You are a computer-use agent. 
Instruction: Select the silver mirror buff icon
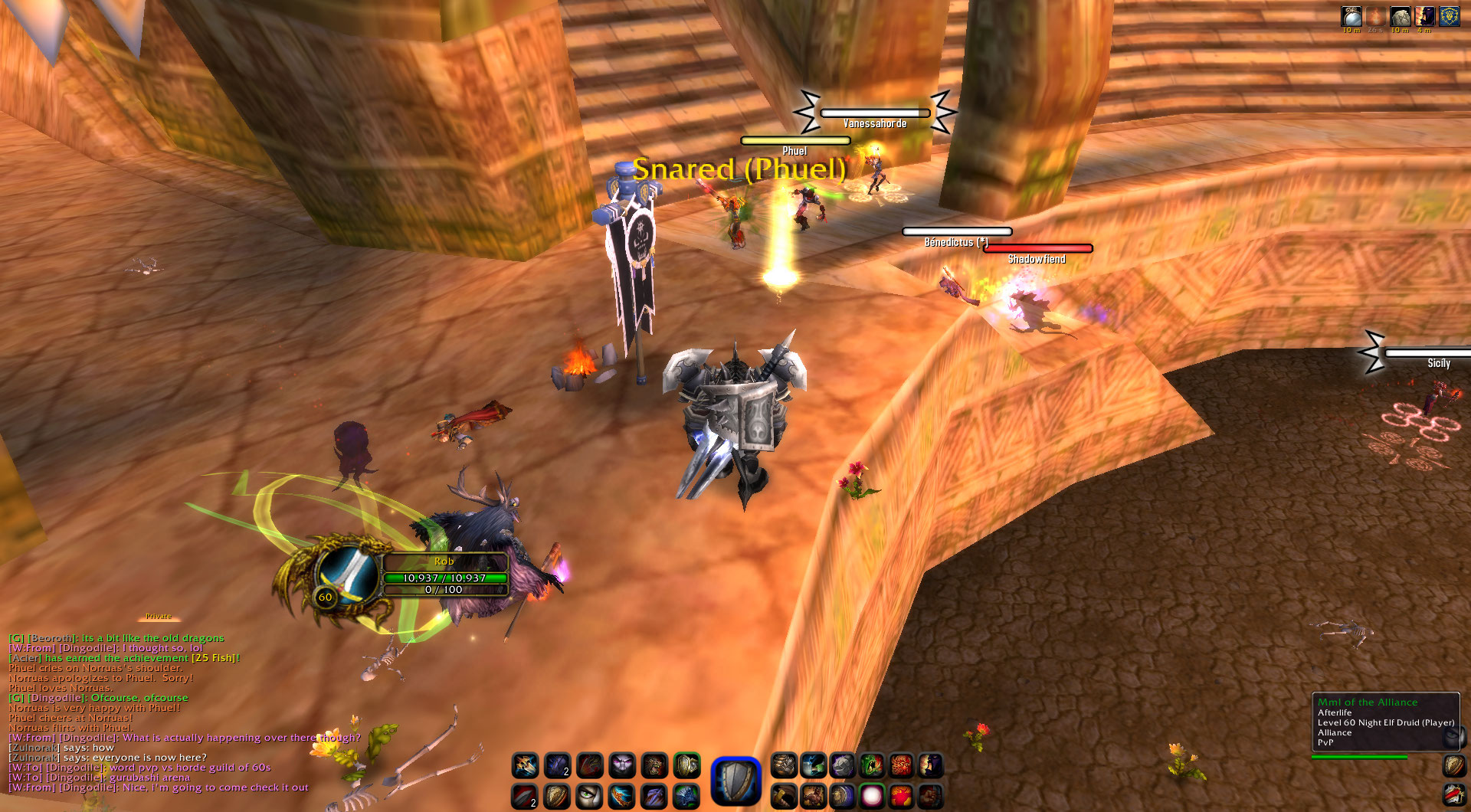click(x=1351, y=17)
